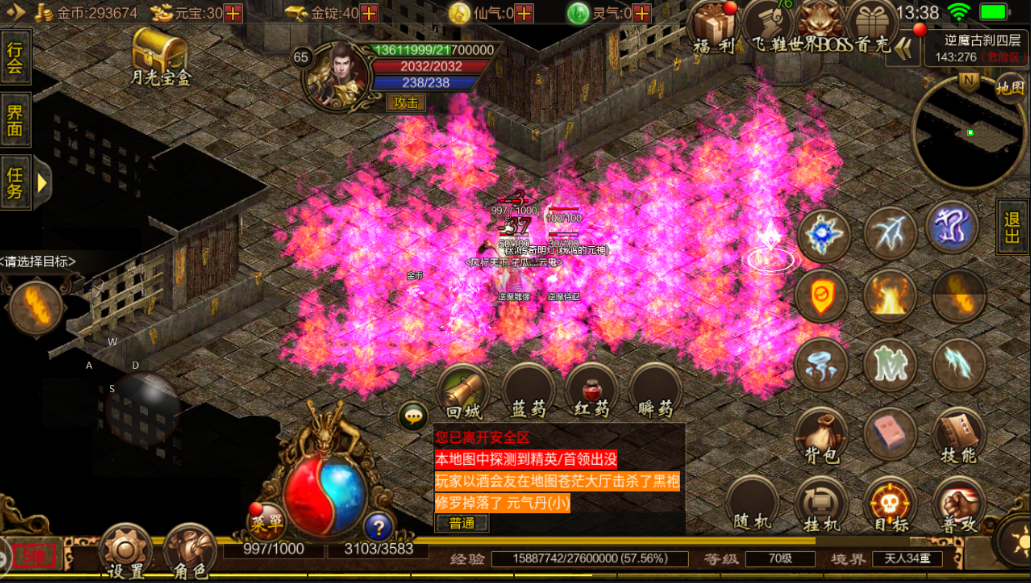Toggle 挂机 auto-battle mode
This screenshot has width=1031, height=583.
click(x=822, y=503)
